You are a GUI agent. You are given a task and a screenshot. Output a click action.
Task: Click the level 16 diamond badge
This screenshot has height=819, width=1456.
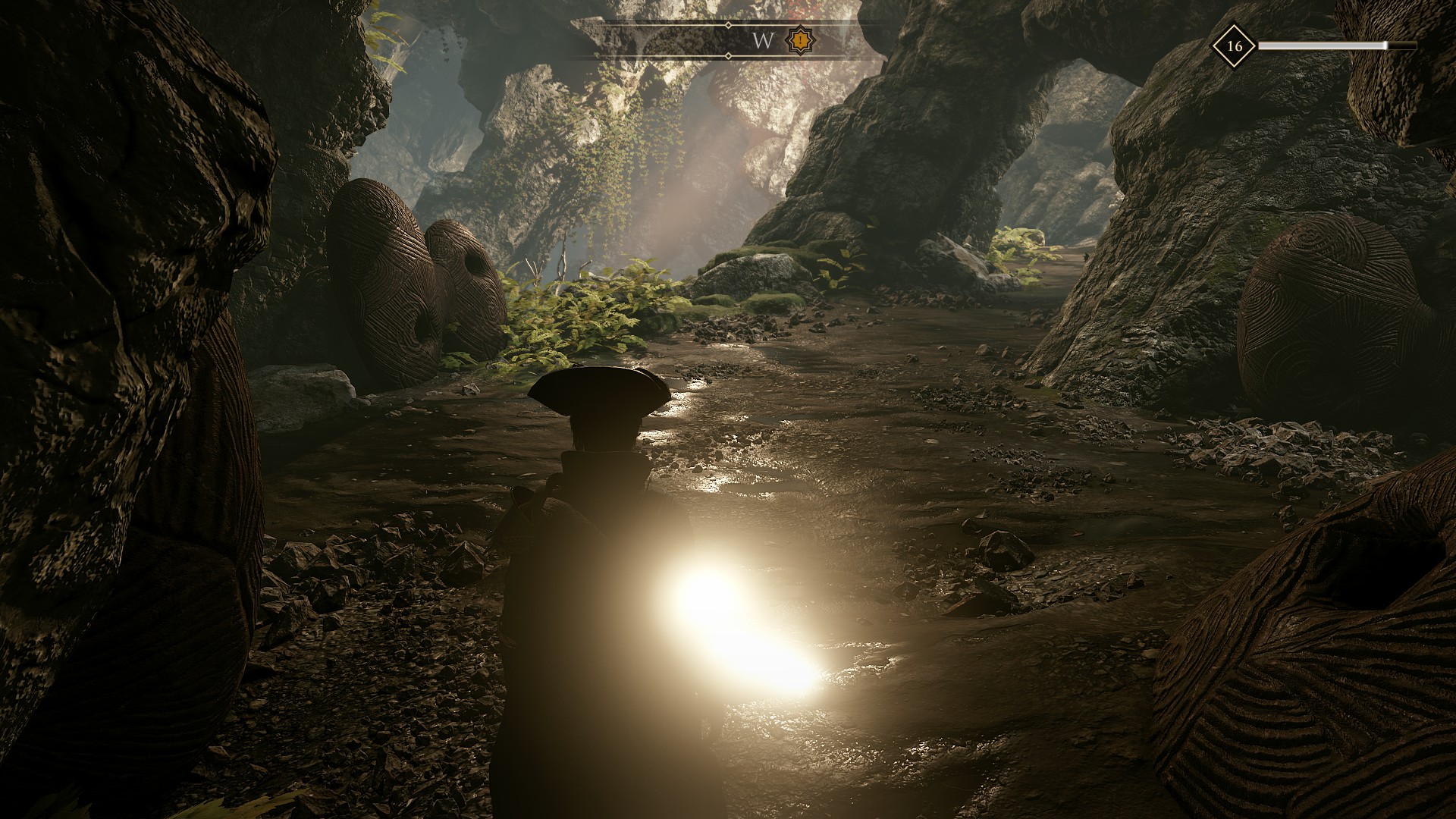[1234, 45]
